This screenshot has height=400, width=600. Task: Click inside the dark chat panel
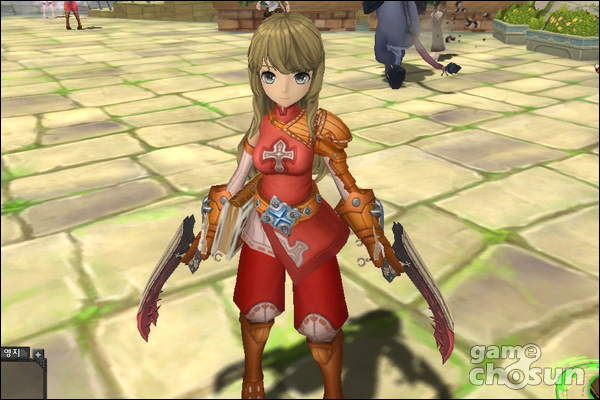(20, 380)
